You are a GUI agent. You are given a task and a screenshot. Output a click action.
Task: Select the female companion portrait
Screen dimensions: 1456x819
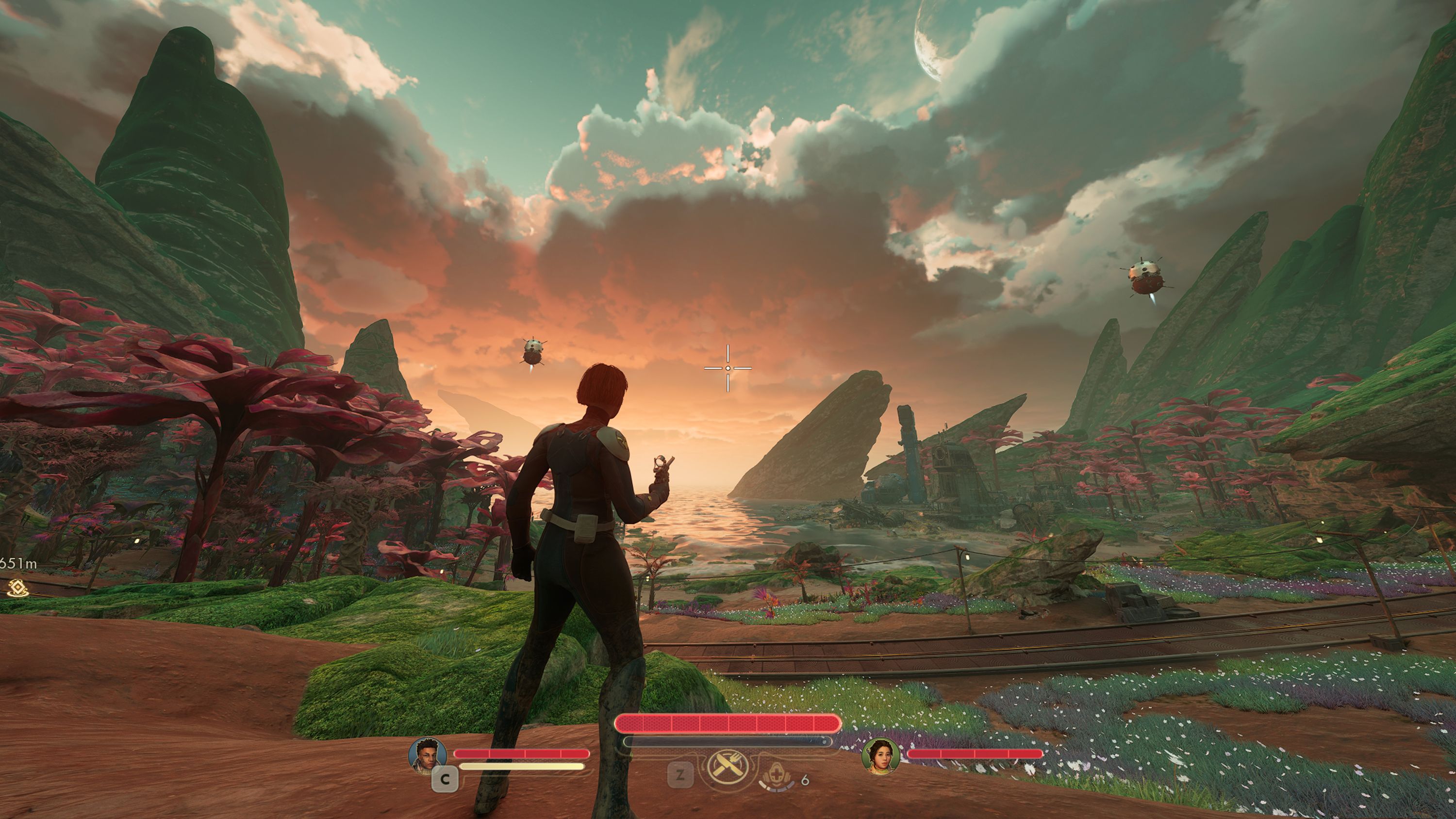click(x=880, y=756)
